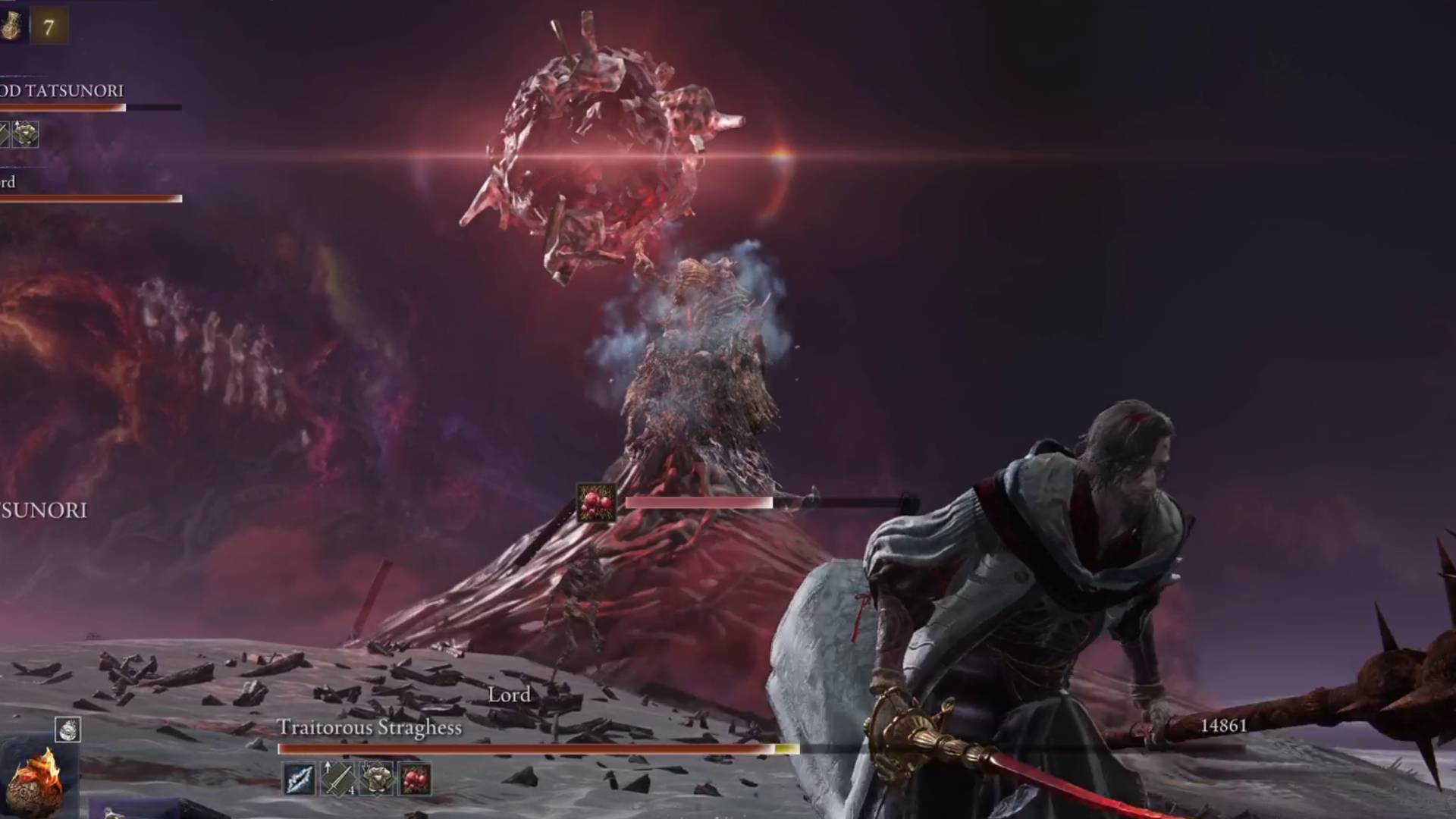Click the SUNORI cooperator name on left
The width and height of the screenshot is (1456, 819).
coord(44,511)
